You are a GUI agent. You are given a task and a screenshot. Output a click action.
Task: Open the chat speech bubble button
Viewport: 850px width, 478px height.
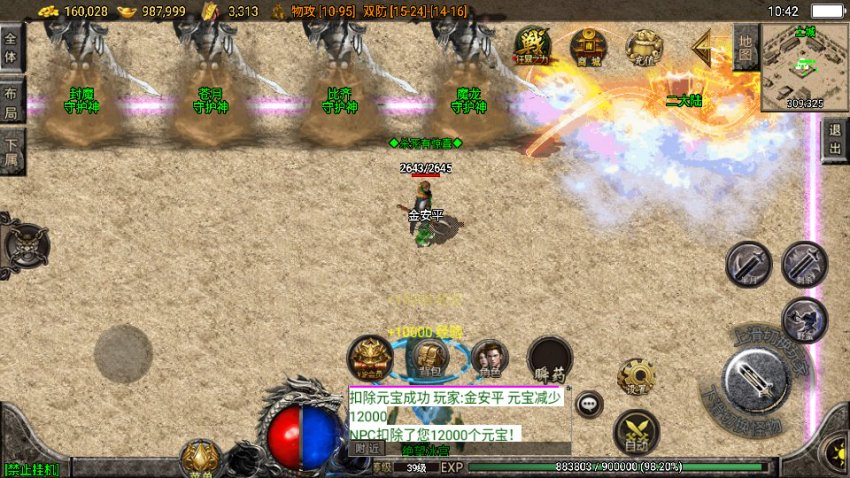[589, 403]
